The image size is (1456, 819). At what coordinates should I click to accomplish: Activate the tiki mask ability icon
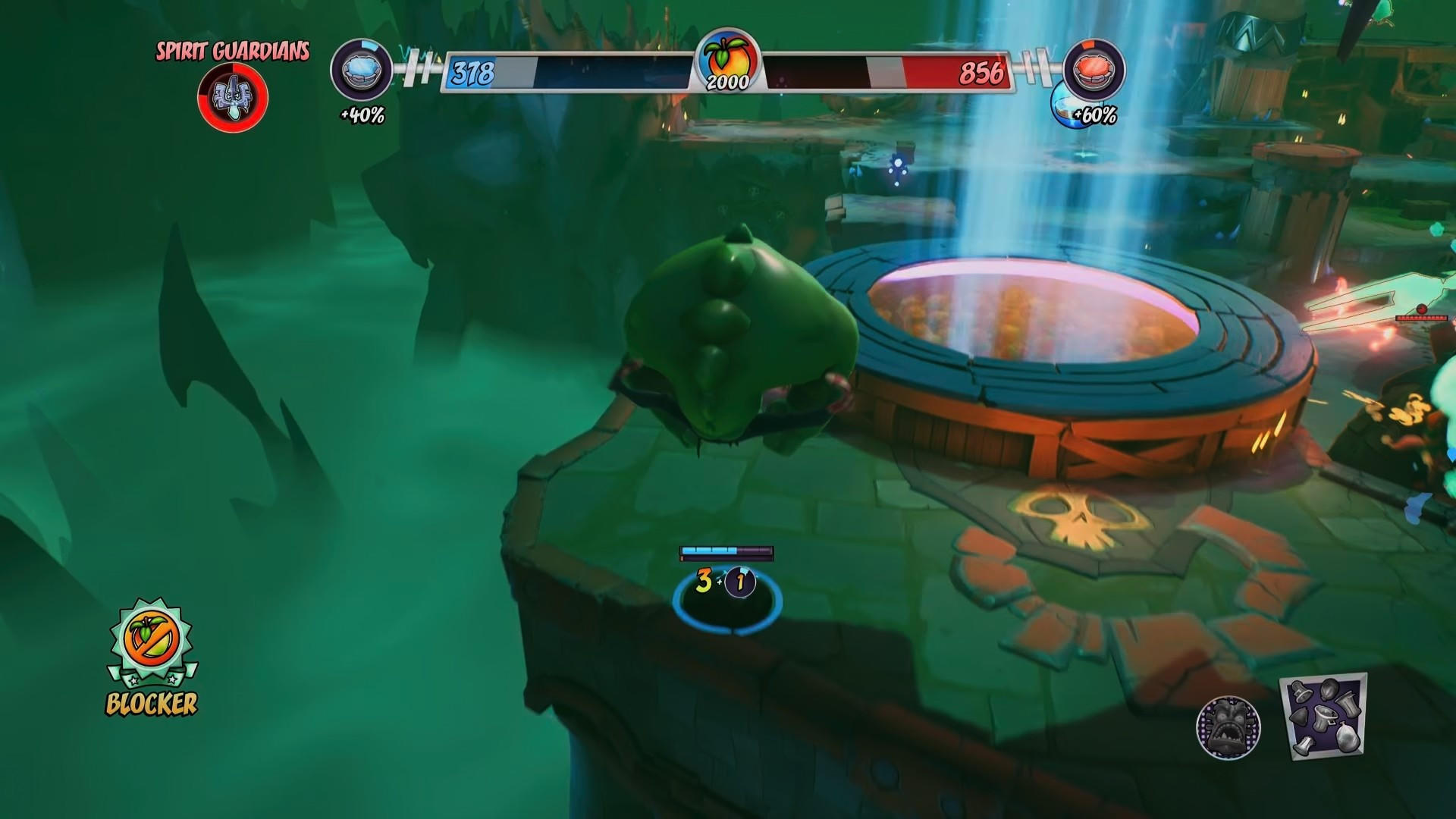[x=1228, y=726]
